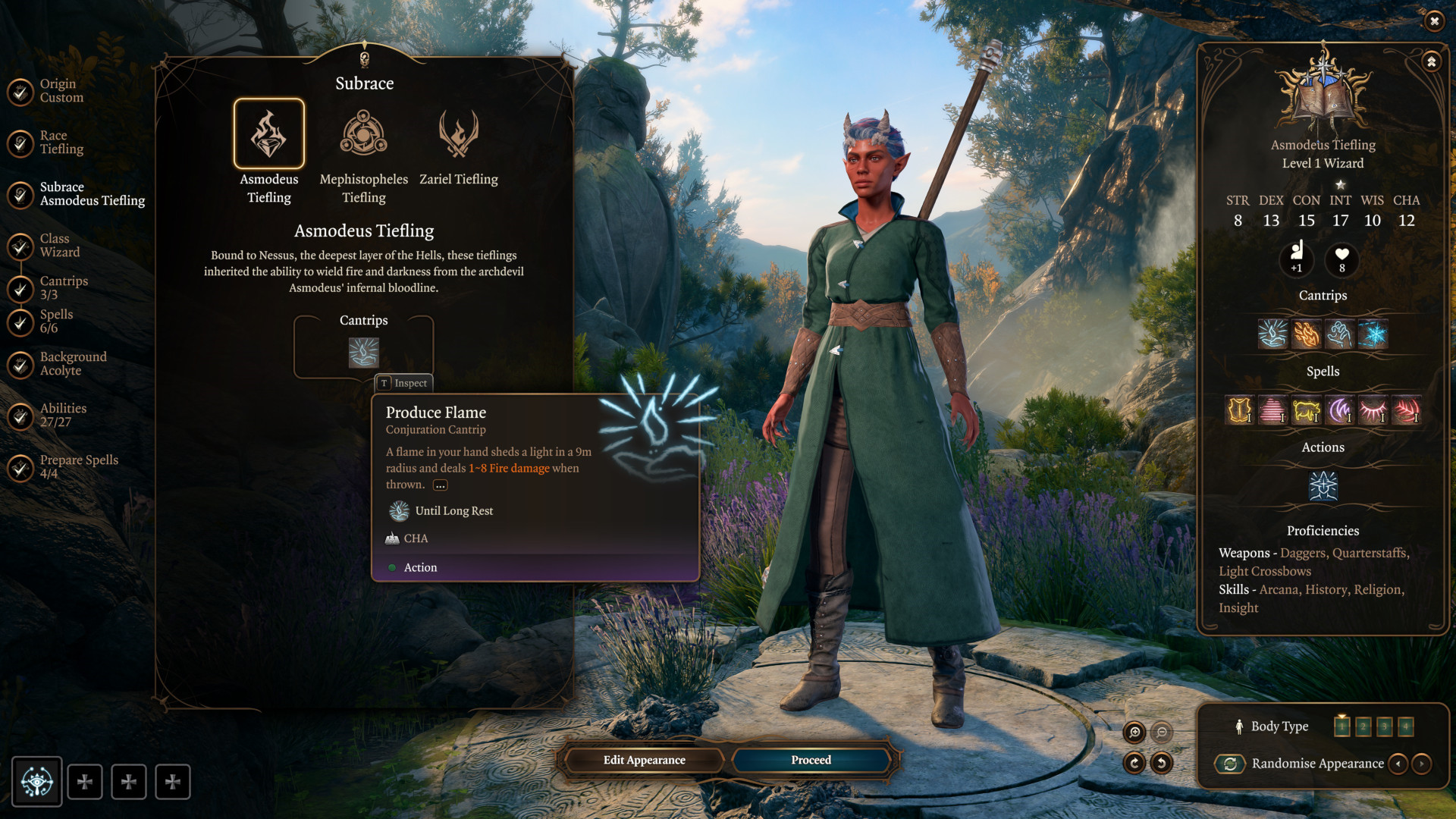
Task: Click an empty slot beside the eye icon
Action: click(85, 781)
